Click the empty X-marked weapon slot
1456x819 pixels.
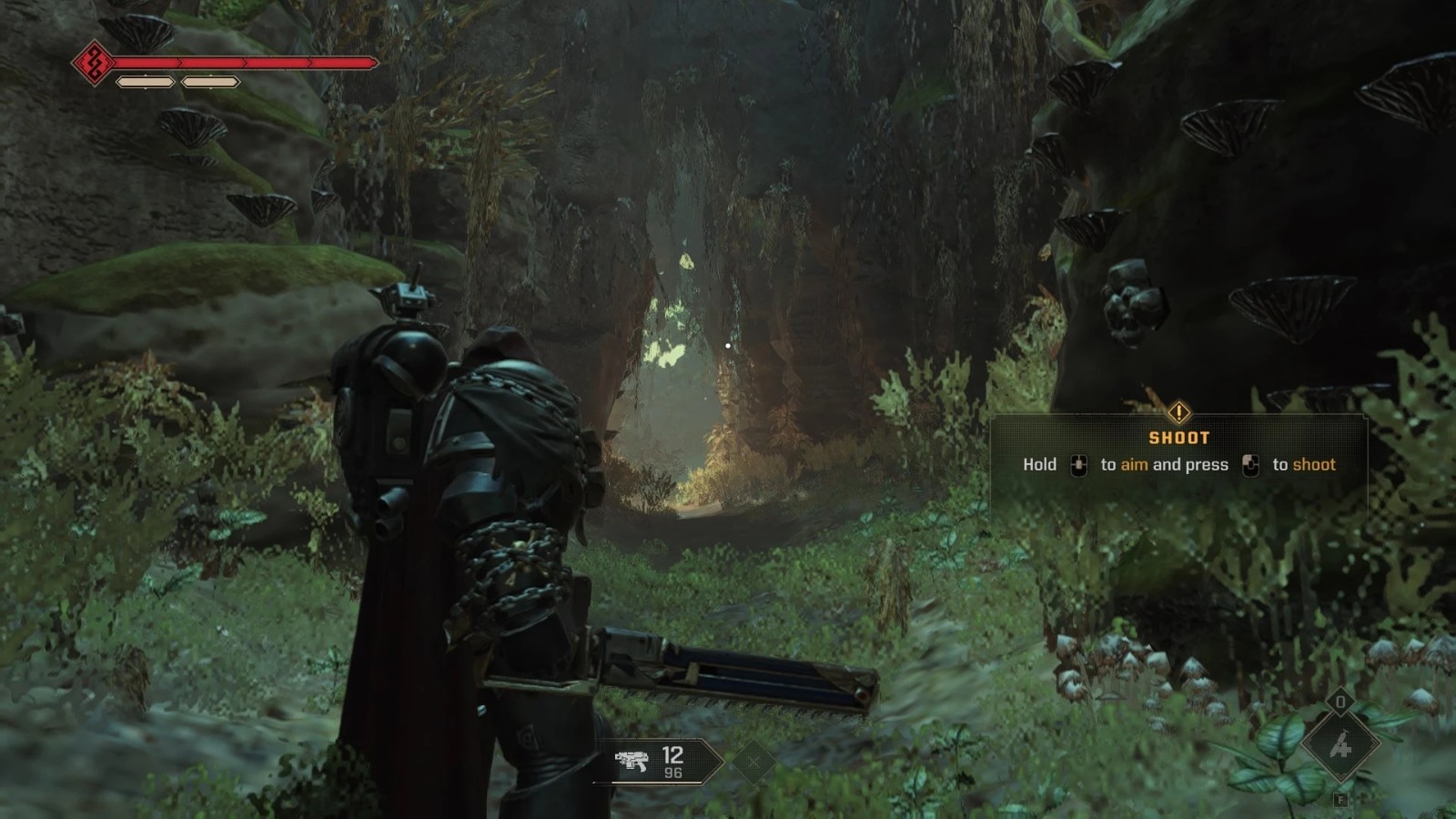point(753,762)
